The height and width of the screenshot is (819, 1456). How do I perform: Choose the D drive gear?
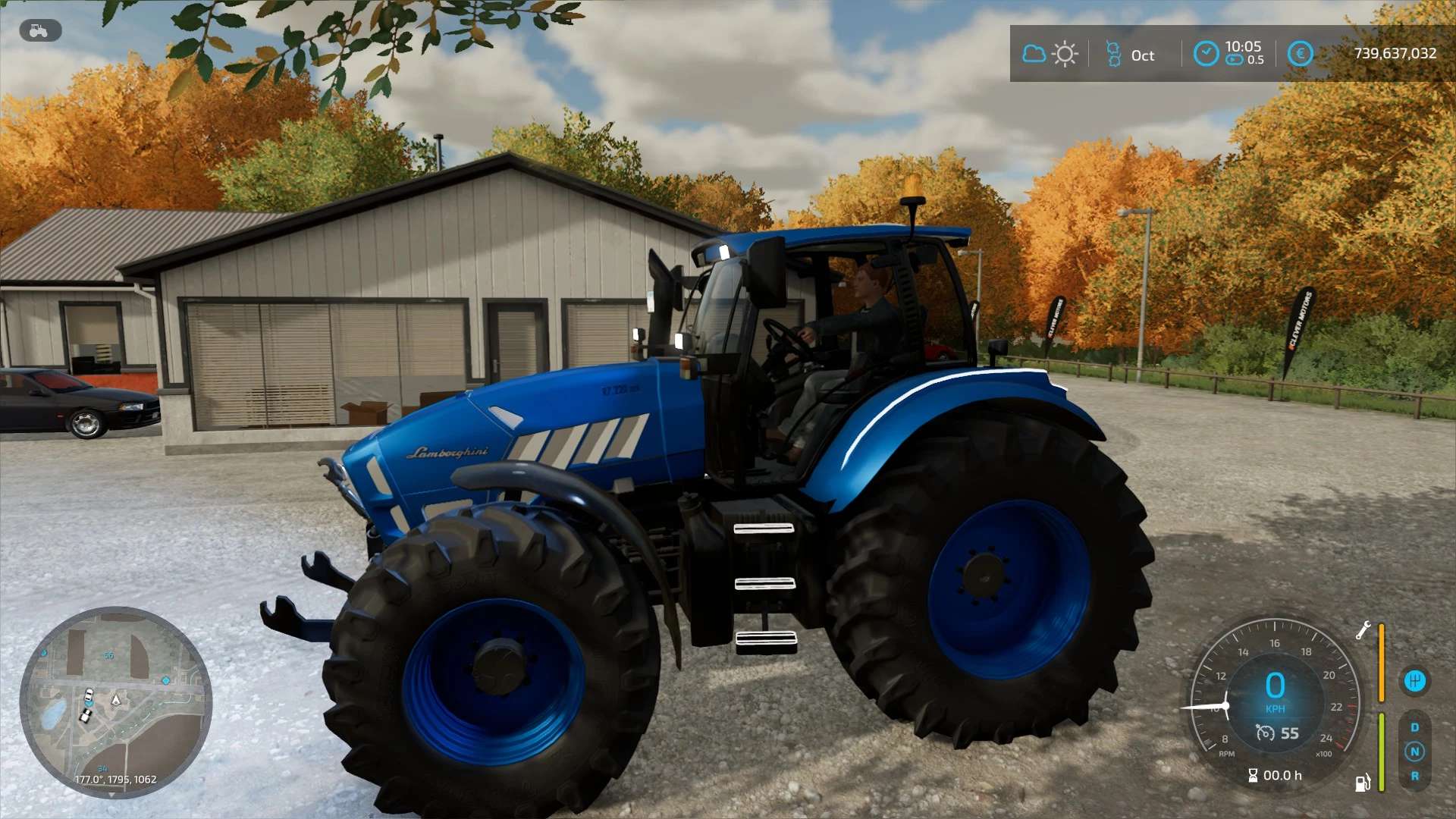click(1414, 727)
